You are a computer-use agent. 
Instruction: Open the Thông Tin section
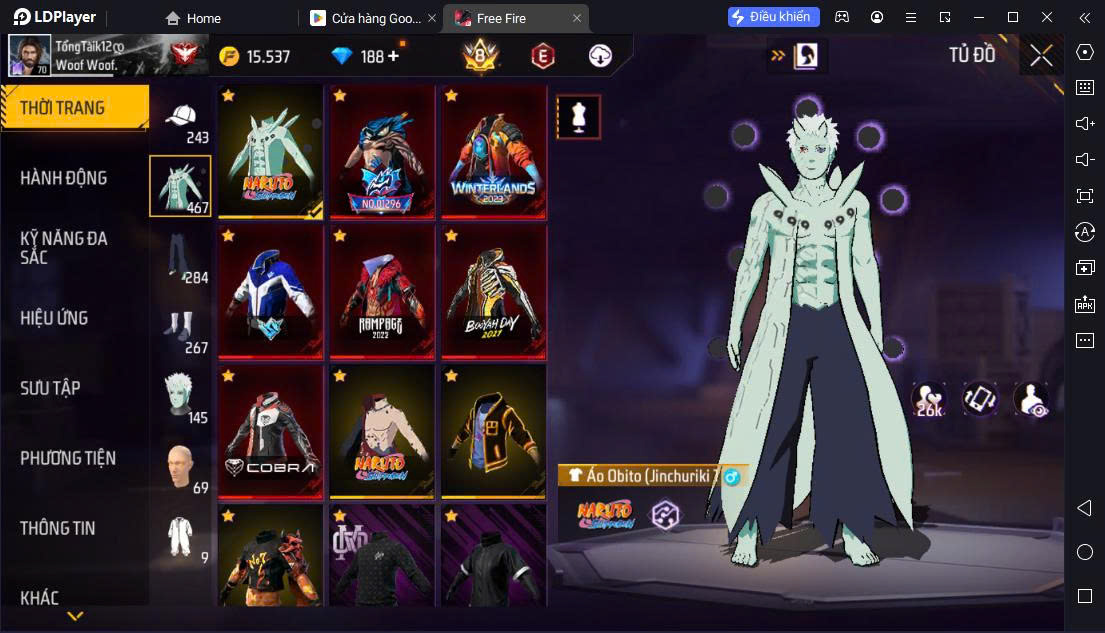[58, 528]
